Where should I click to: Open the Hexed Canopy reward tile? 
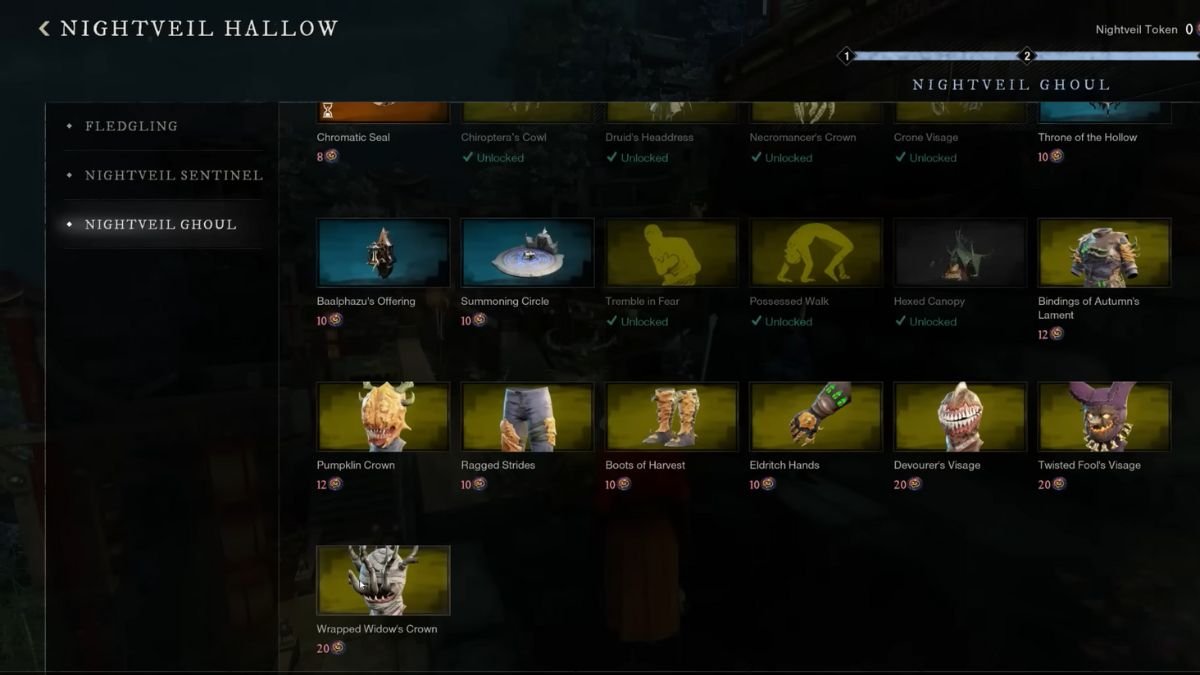coord(959,253)
